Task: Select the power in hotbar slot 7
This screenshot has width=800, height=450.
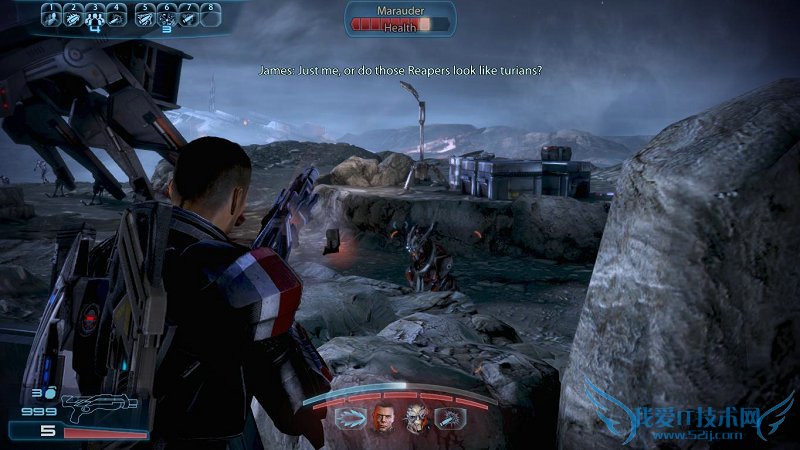Action: pos(190,17)
